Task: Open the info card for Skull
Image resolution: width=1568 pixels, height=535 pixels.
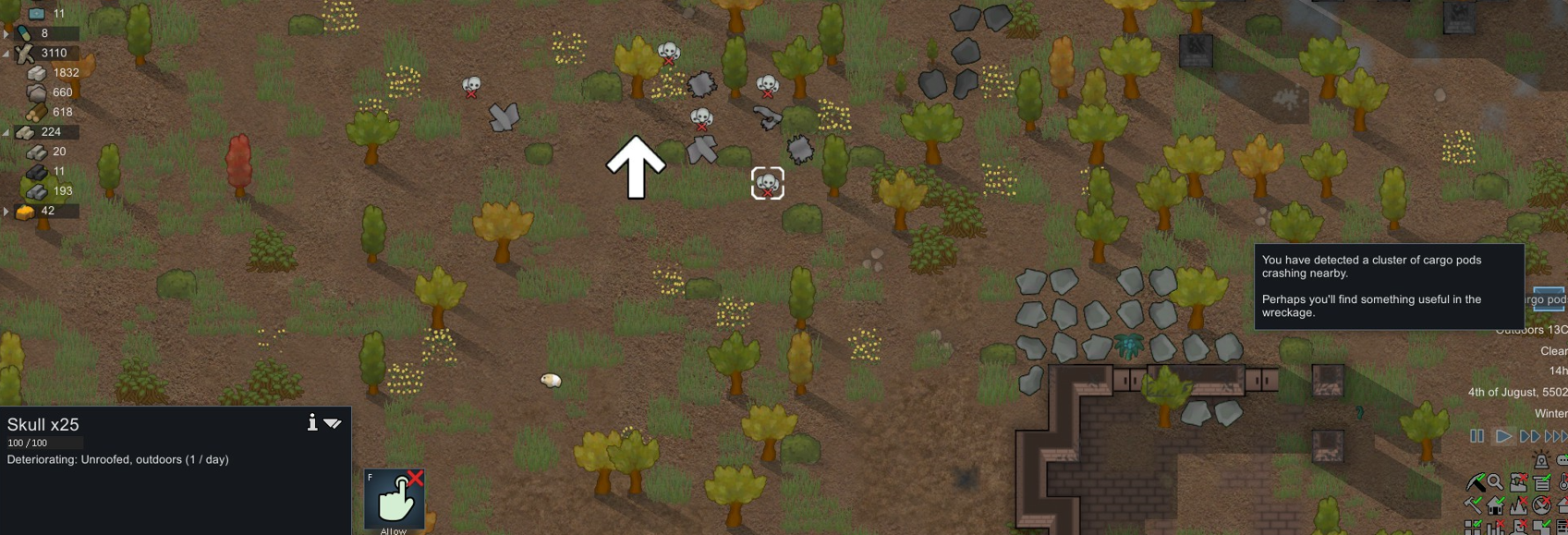Action: click(312, 422)
